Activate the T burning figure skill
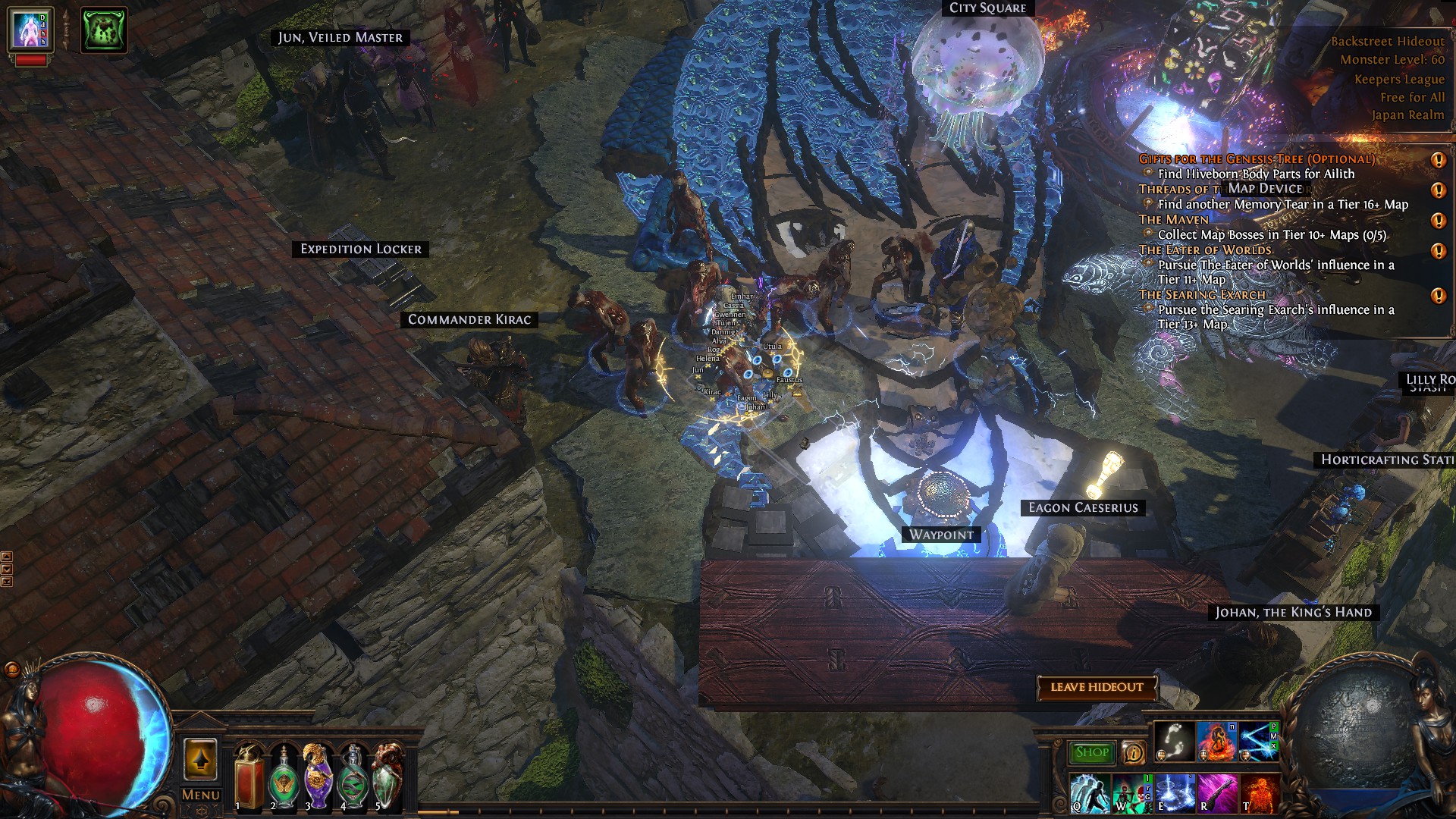This screenshot has height=819, width=1456. coord(1259,793)
